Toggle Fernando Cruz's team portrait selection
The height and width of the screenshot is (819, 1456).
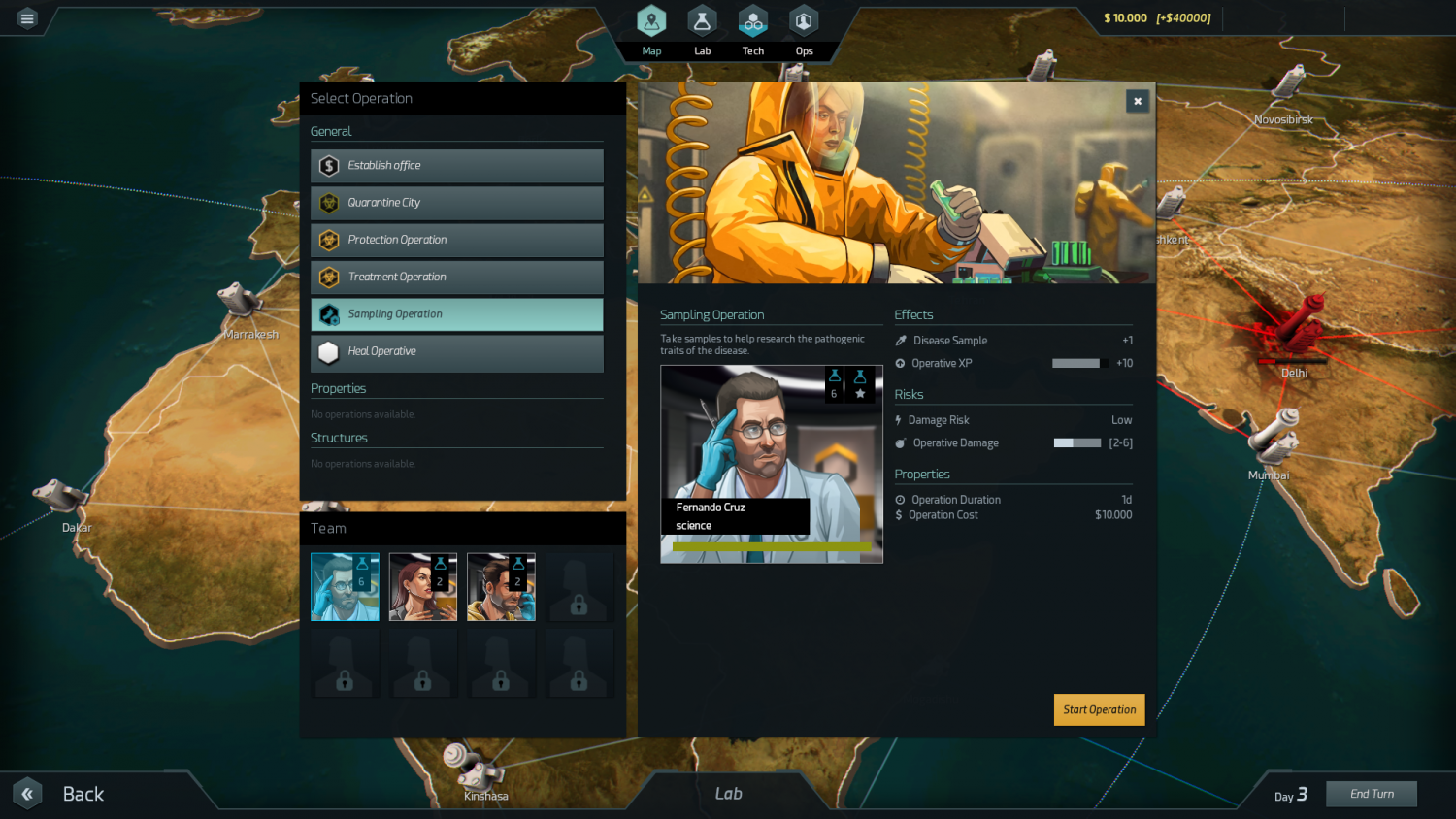345,586
